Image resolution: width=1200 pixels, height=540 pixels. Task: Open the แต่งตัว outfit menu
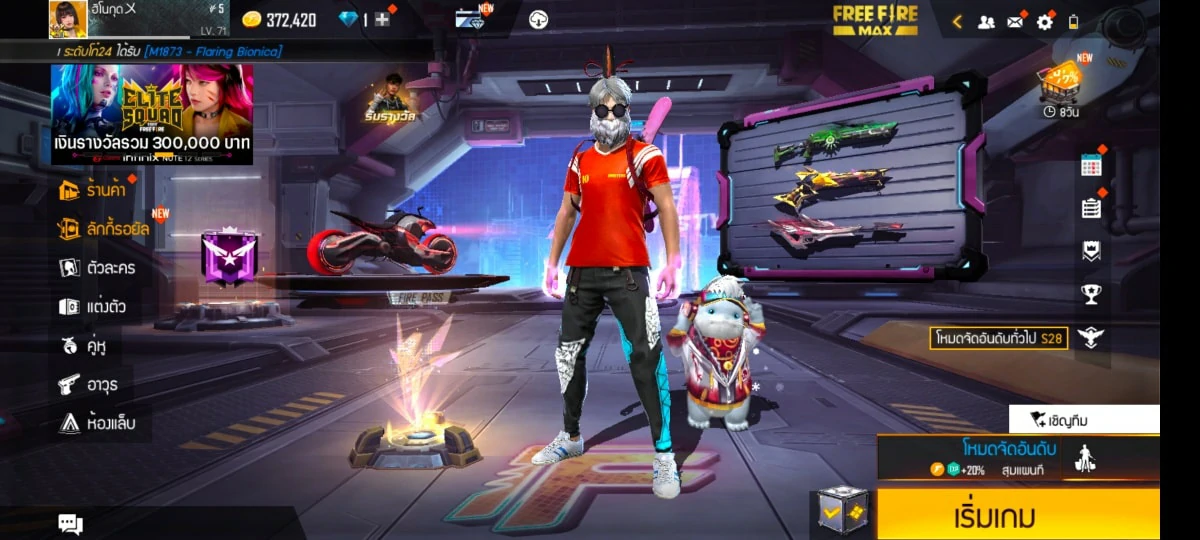(92, 307)
